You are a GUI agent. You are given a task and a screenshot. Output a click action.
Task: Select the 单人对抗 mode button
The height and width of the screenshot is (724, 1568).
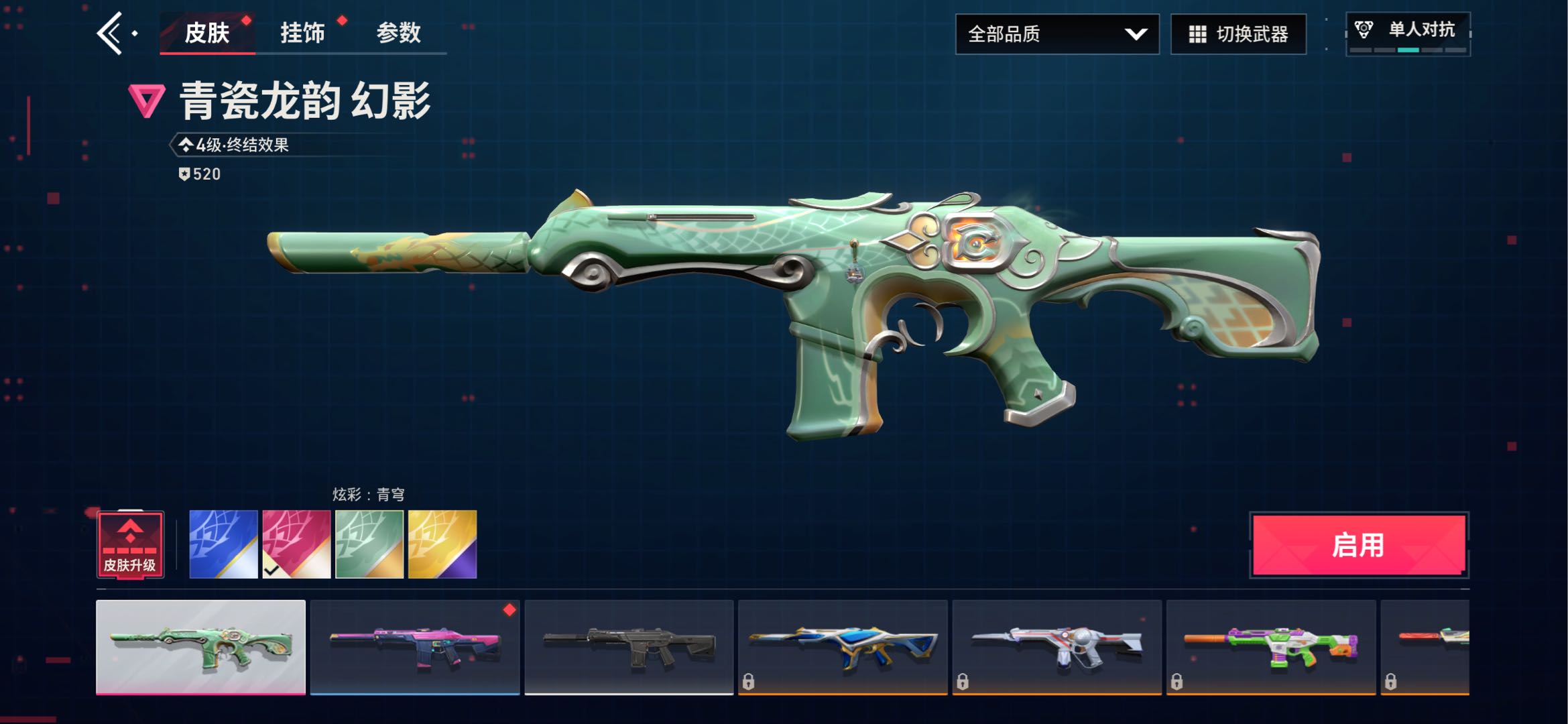point(1408,33)
